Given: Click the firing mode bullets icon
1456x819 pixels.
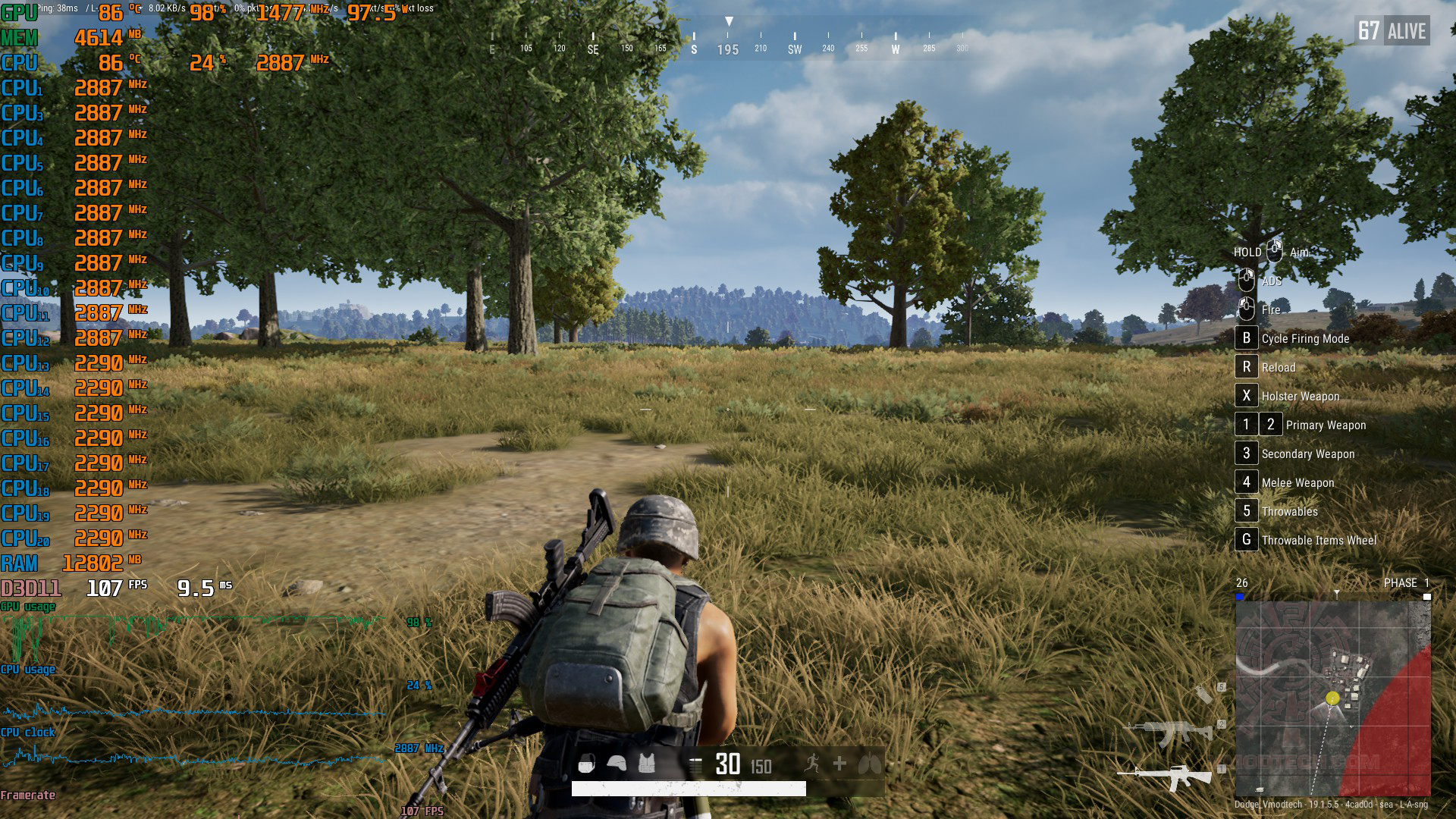Looking at the screenshot, I should pyautogui.click(x=695, y=764).
